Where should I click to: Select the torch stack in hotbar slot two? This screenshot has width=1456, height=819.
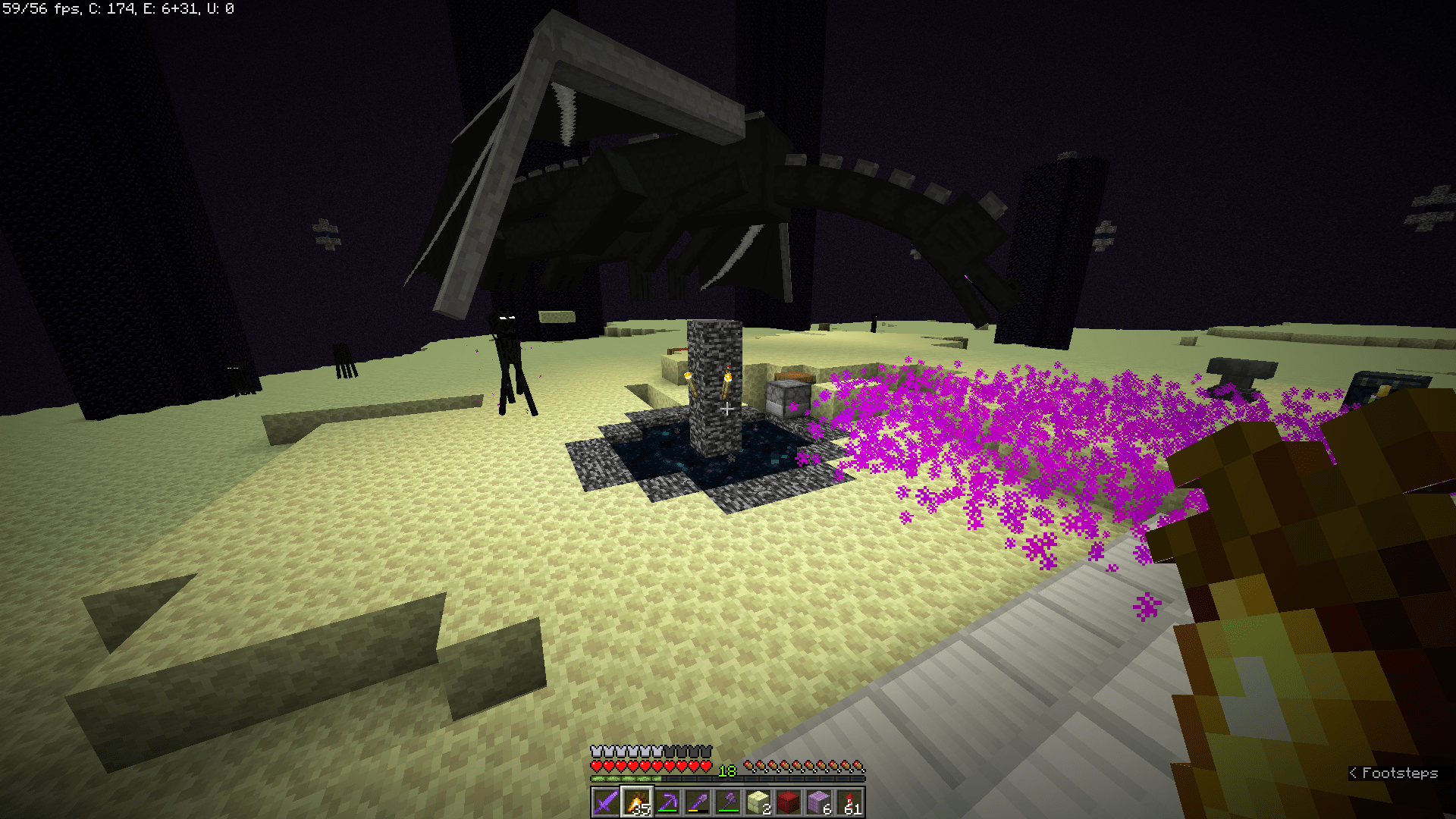[635, 802]
